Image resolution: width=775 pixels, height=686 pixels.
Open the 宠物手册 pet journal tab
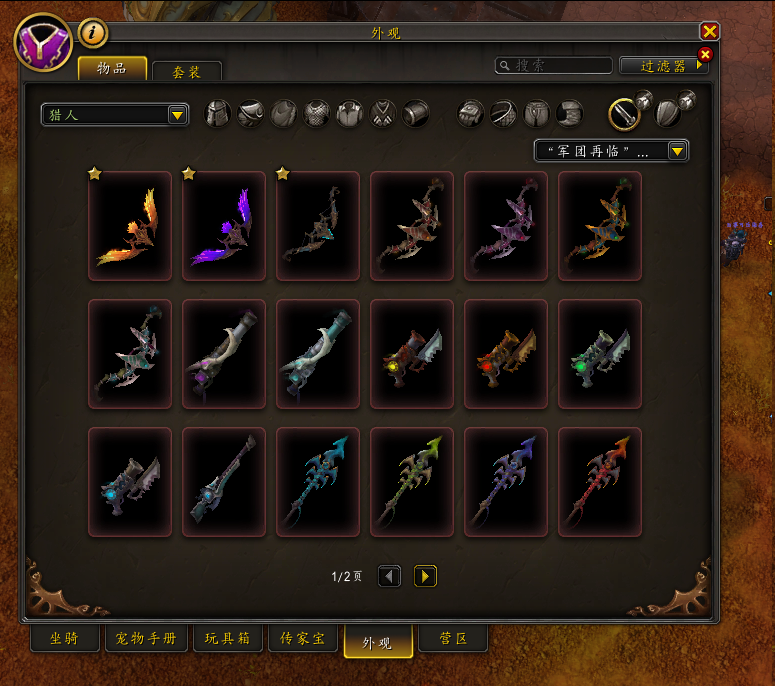click(146, 639)
